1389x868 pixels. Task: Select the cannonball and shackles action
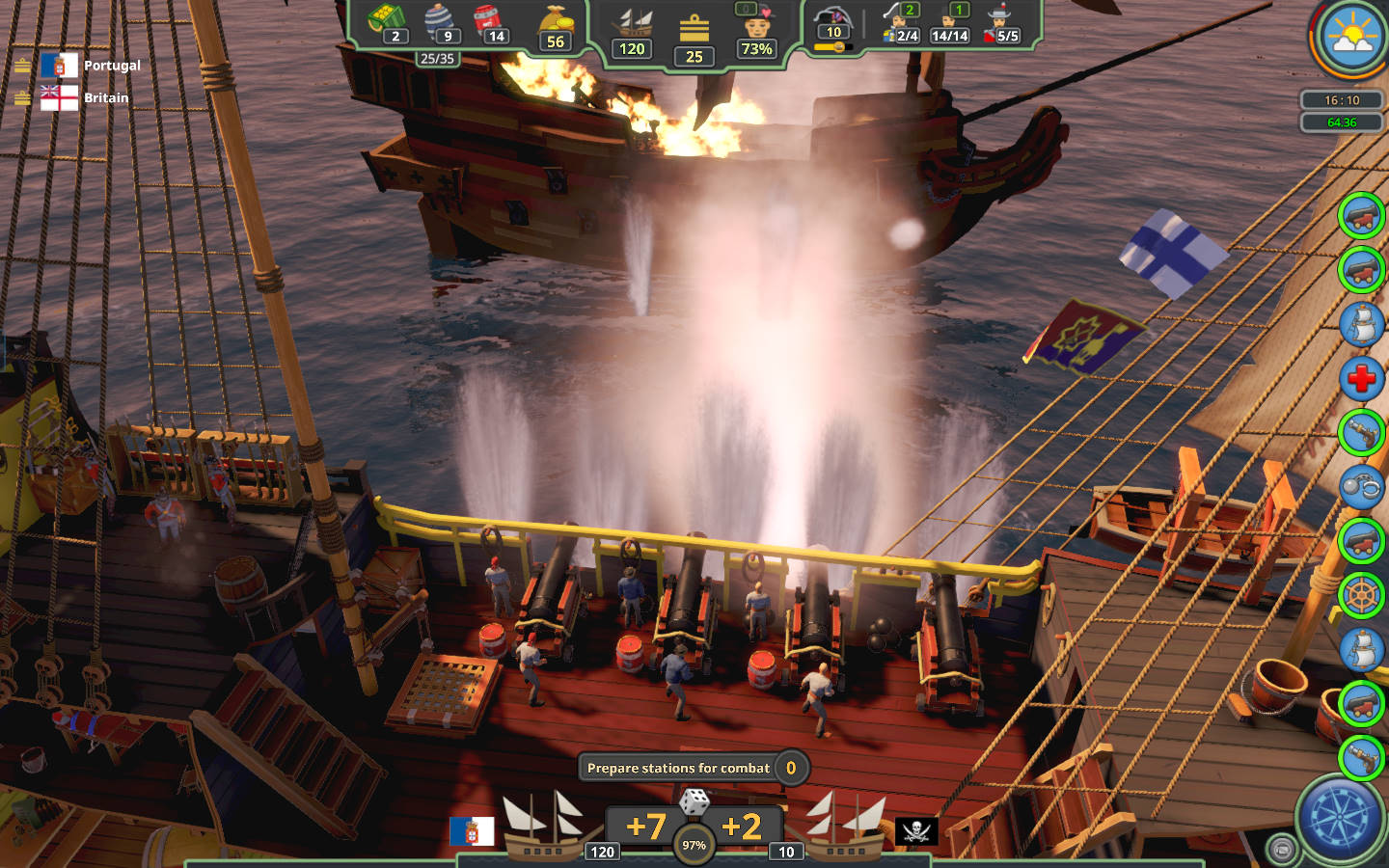pos(1361,487)
